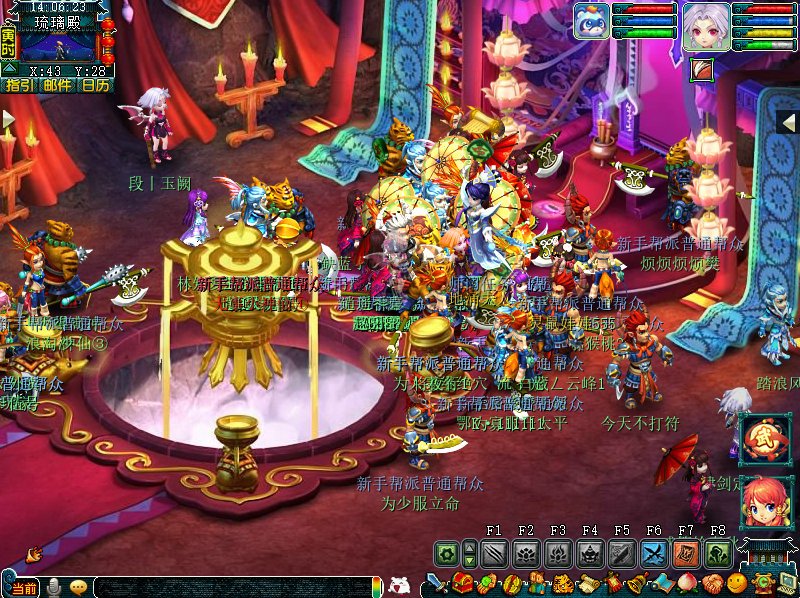Select the peach icon in the bottom toolbar

(x=687, y=583)
